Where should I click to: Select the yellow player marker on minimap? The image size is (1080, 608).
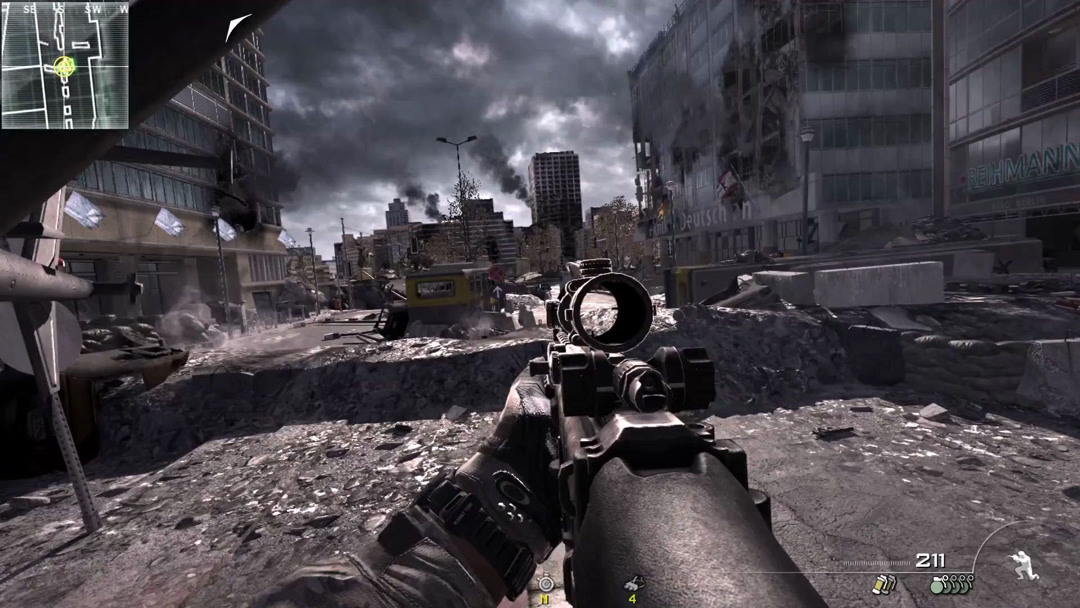pyautogui.click(x=65, y=68)
